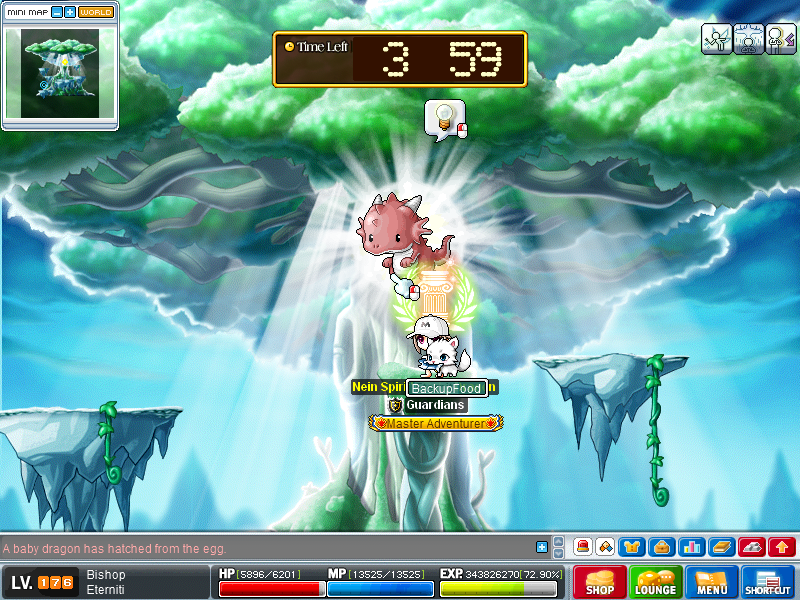Open the skill book icon
The height and width of the screenshot is (600, 800).
coord(722,547)
